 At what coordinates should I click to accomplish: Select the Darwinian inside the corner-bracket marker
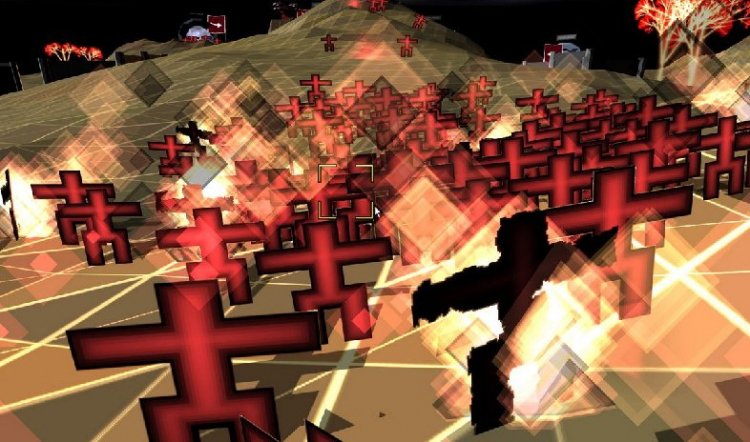coord(345,190)
